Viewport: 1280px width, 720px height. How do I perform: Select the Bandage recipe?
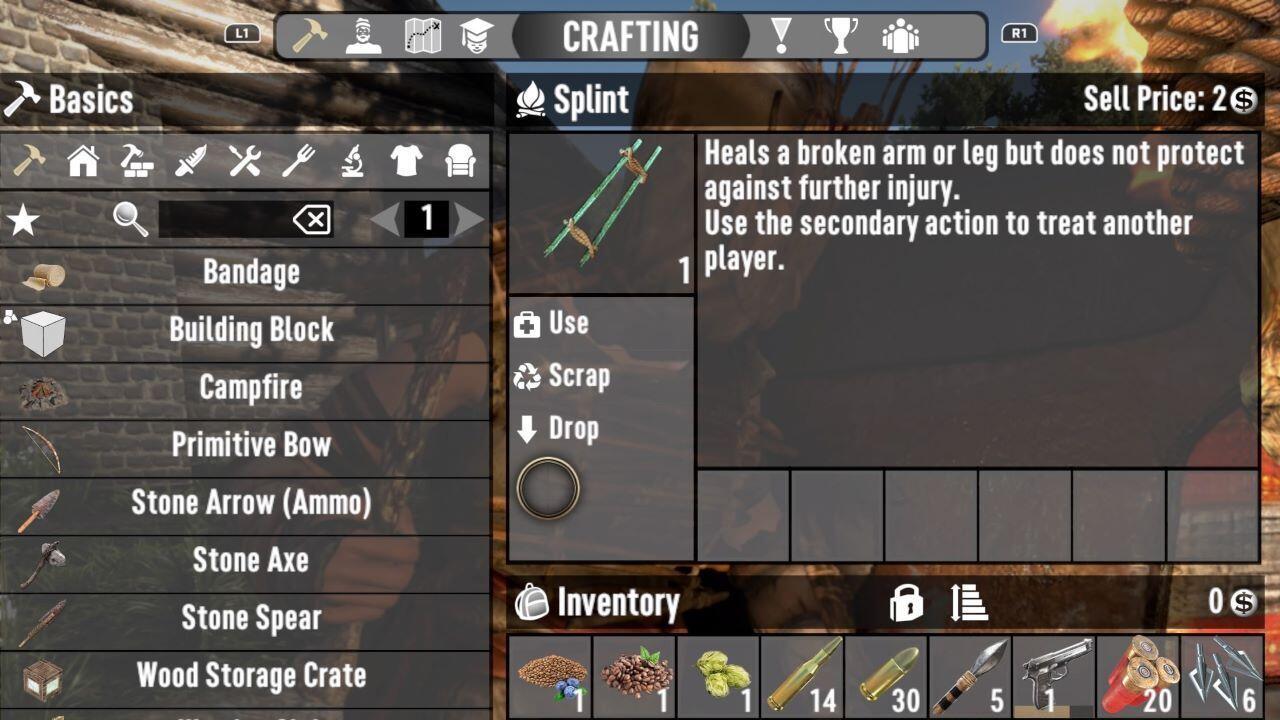pos(250,272)
